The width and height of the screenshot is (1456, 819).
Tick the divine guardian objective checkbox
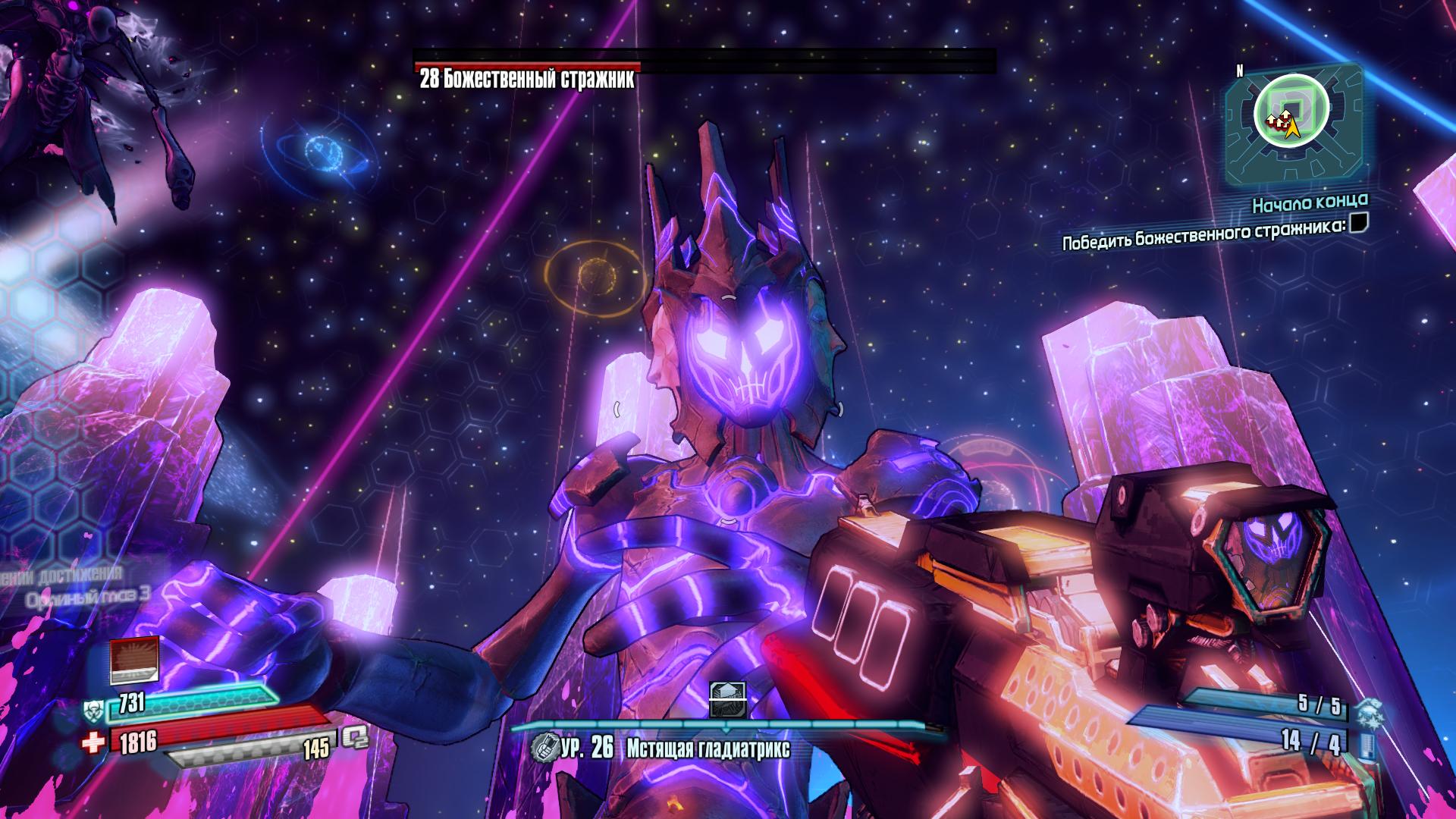click(x=1359, y=223)
